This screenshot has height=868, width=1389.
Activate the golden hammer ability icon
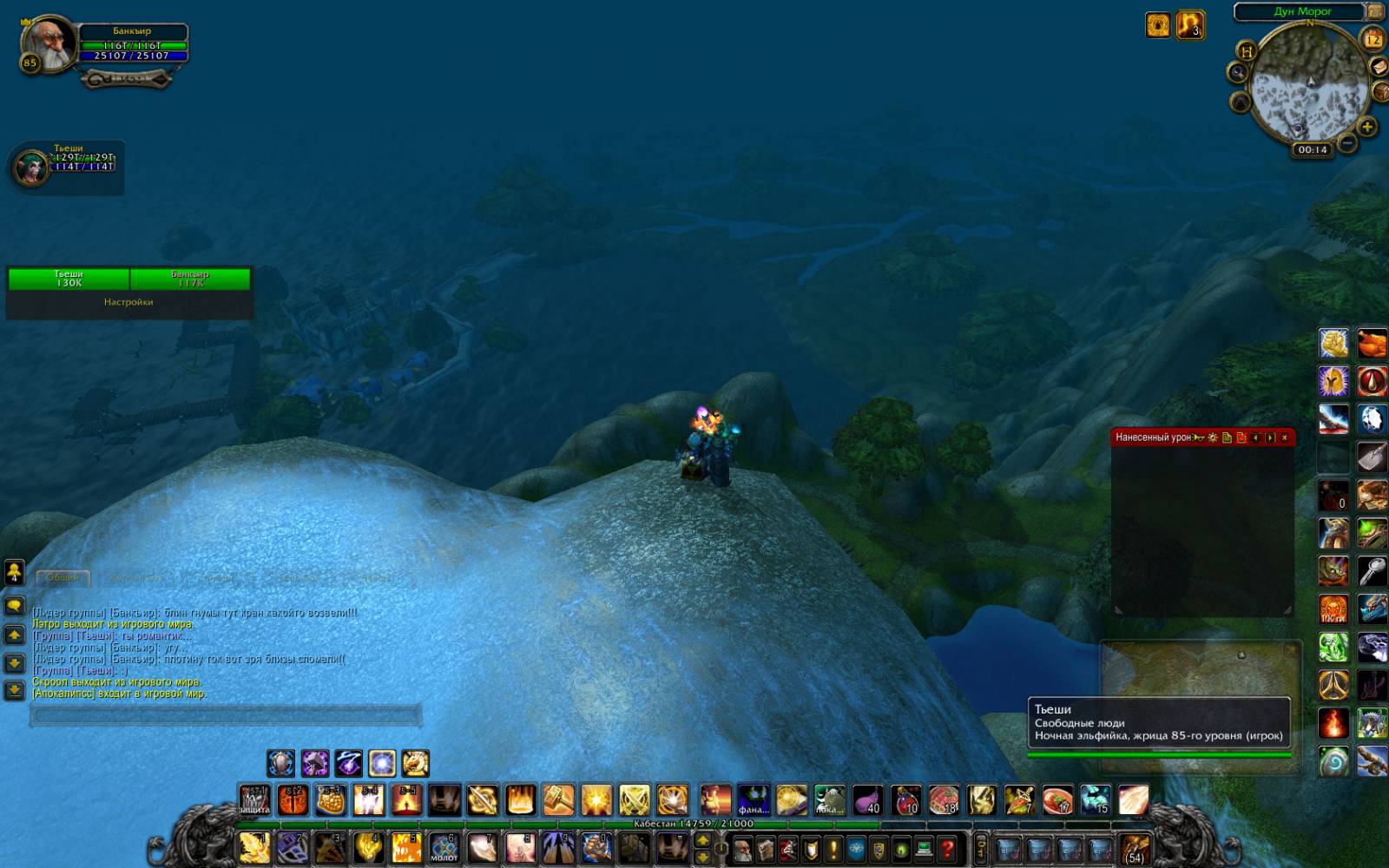(x=558, y=799)
